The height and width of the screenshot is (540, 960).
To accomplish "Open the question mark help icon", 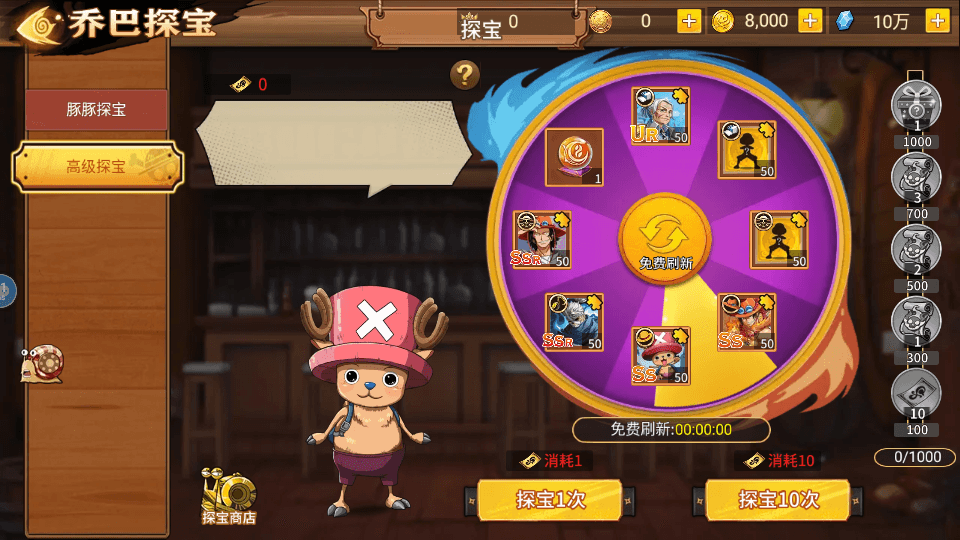I will (464, 74).
